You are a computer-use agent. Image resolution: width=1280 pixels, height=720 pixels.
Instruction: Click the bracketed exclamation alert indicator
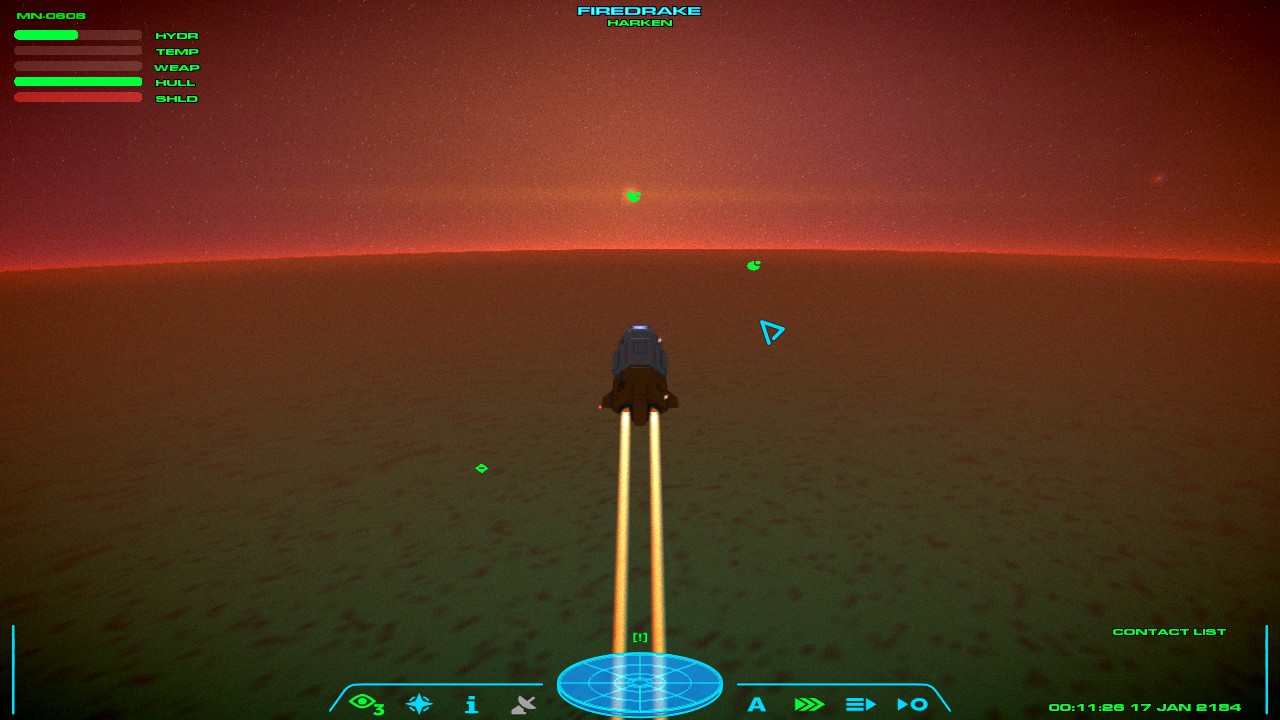click(x=640, y=637)
